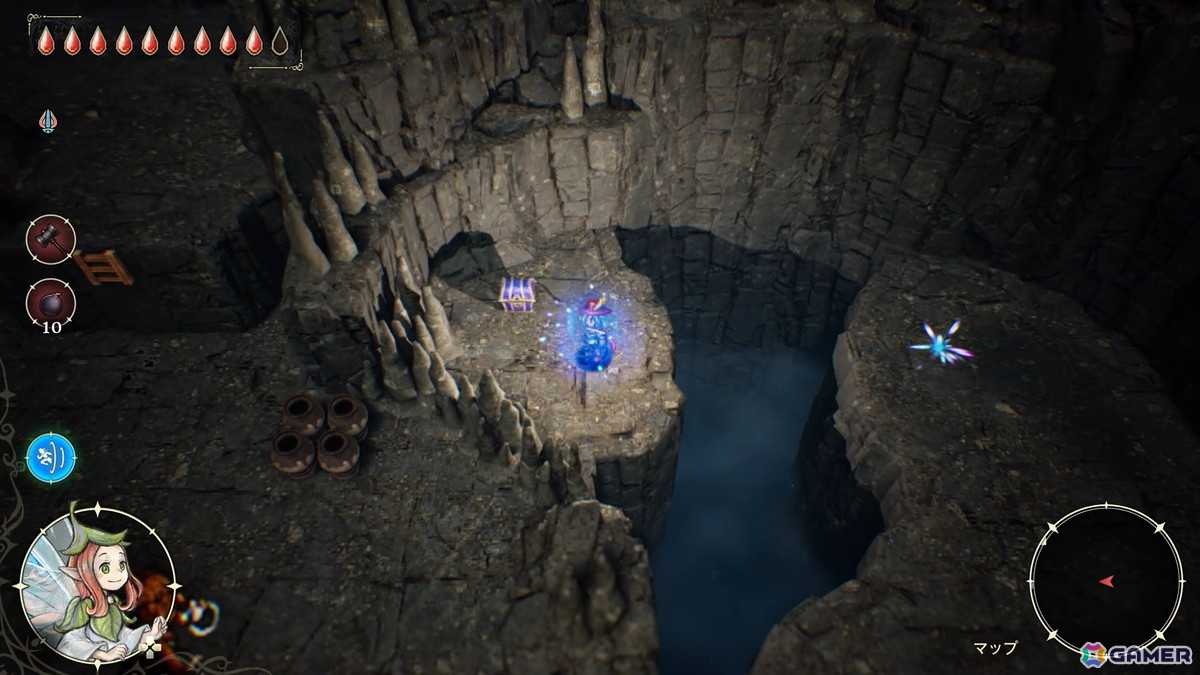Image resolution: width=1200 pixels, height=675 pixels.
Task: Select the hammer tool icon
Action: 50,239
